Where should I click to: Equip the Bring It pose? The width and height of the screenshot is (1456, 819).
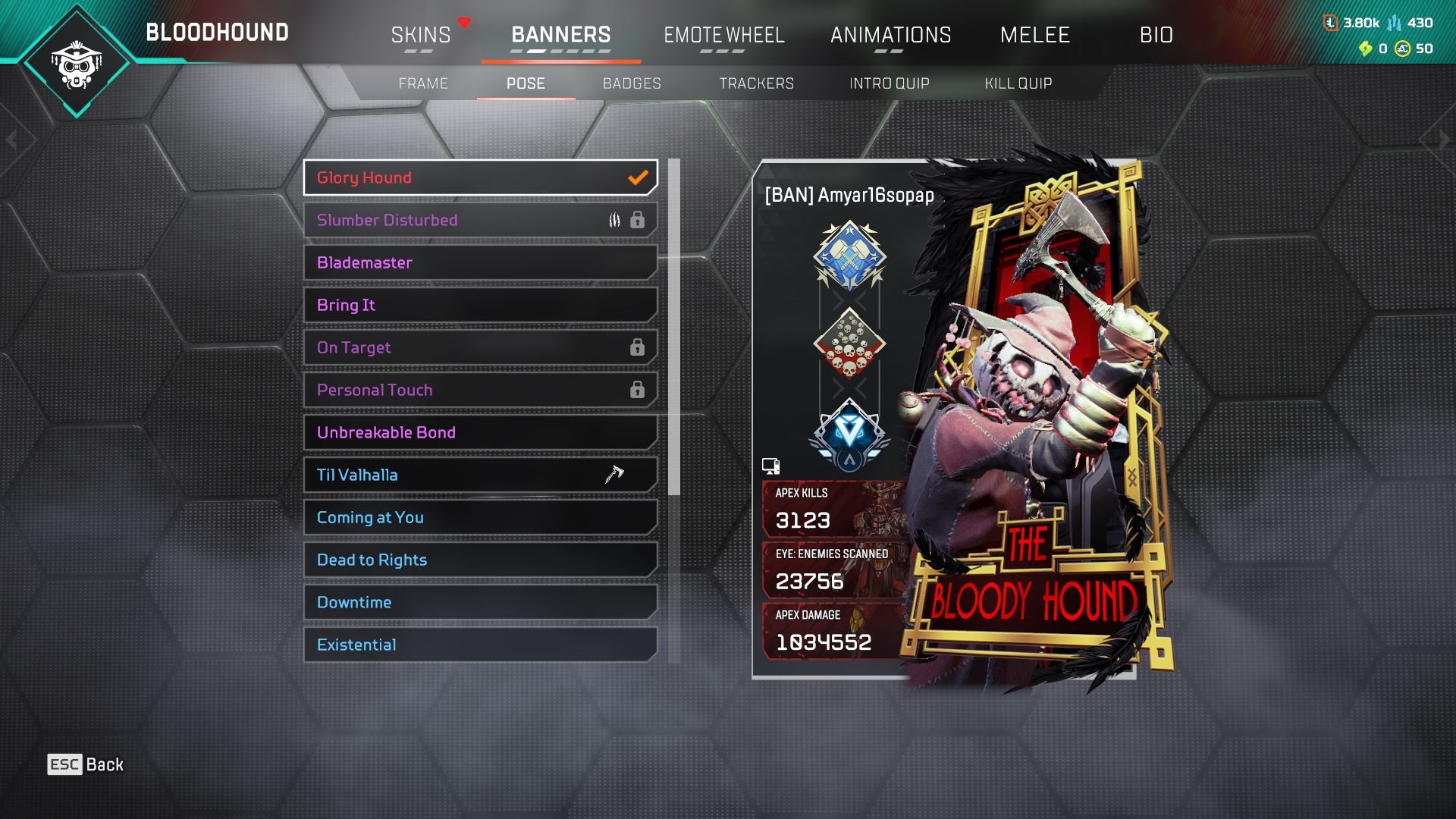coord(480,305)
